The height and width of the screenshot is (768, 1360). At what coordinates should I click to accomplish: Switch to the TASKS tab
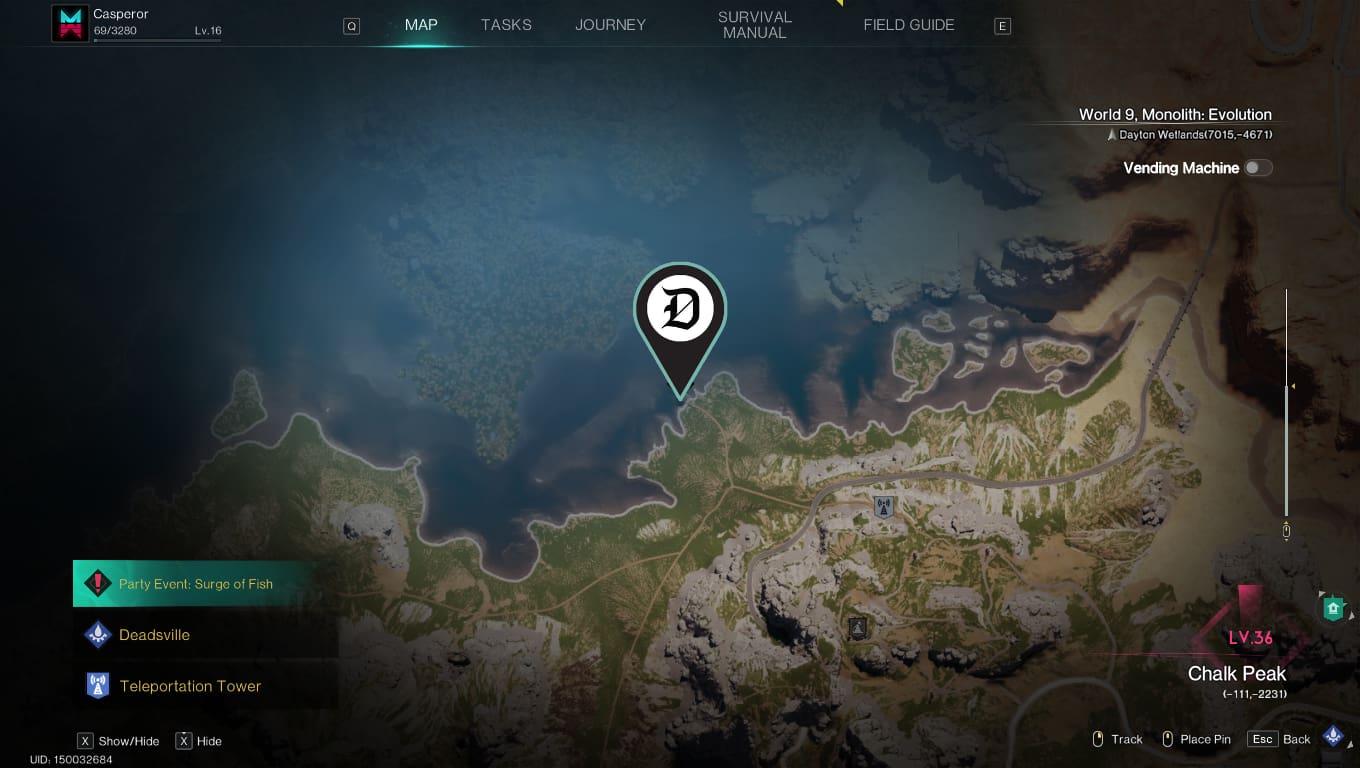click(505, 24)
